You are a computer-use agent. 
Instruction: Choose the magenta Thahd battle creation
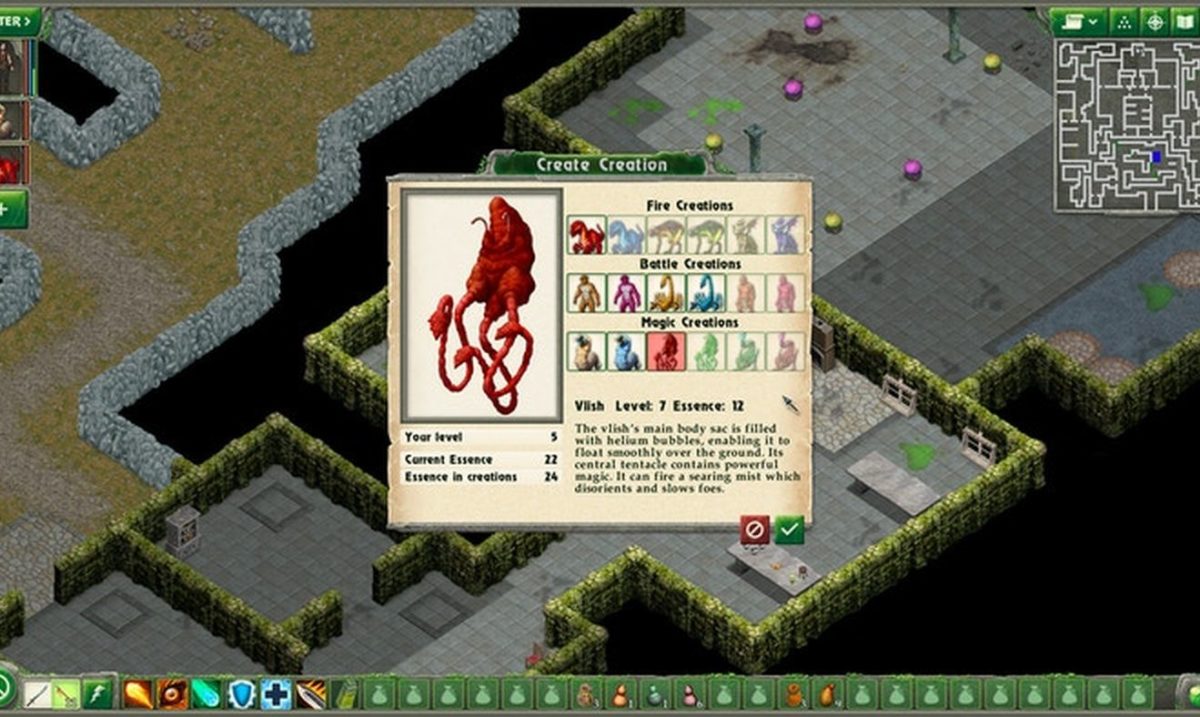pyautogui.click(x=626, y=293)
